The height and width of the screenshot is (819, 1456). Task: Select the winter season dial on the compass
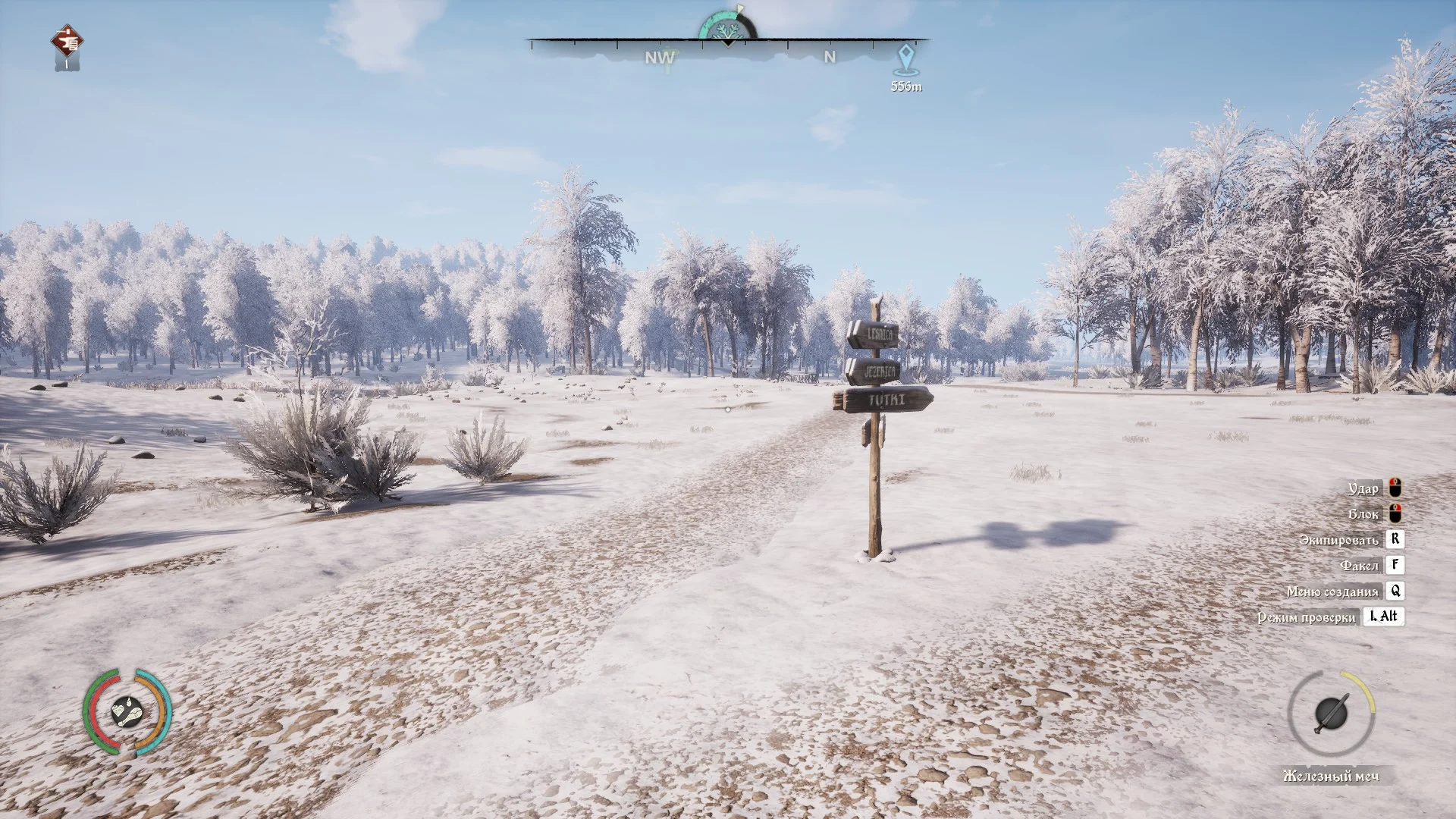click(726, 27)
